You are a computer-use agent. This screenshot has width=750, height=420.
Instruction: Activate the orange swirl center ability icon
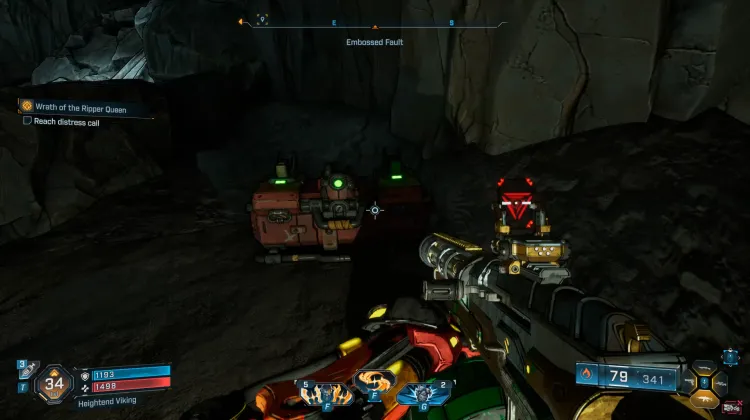[374, 383]
